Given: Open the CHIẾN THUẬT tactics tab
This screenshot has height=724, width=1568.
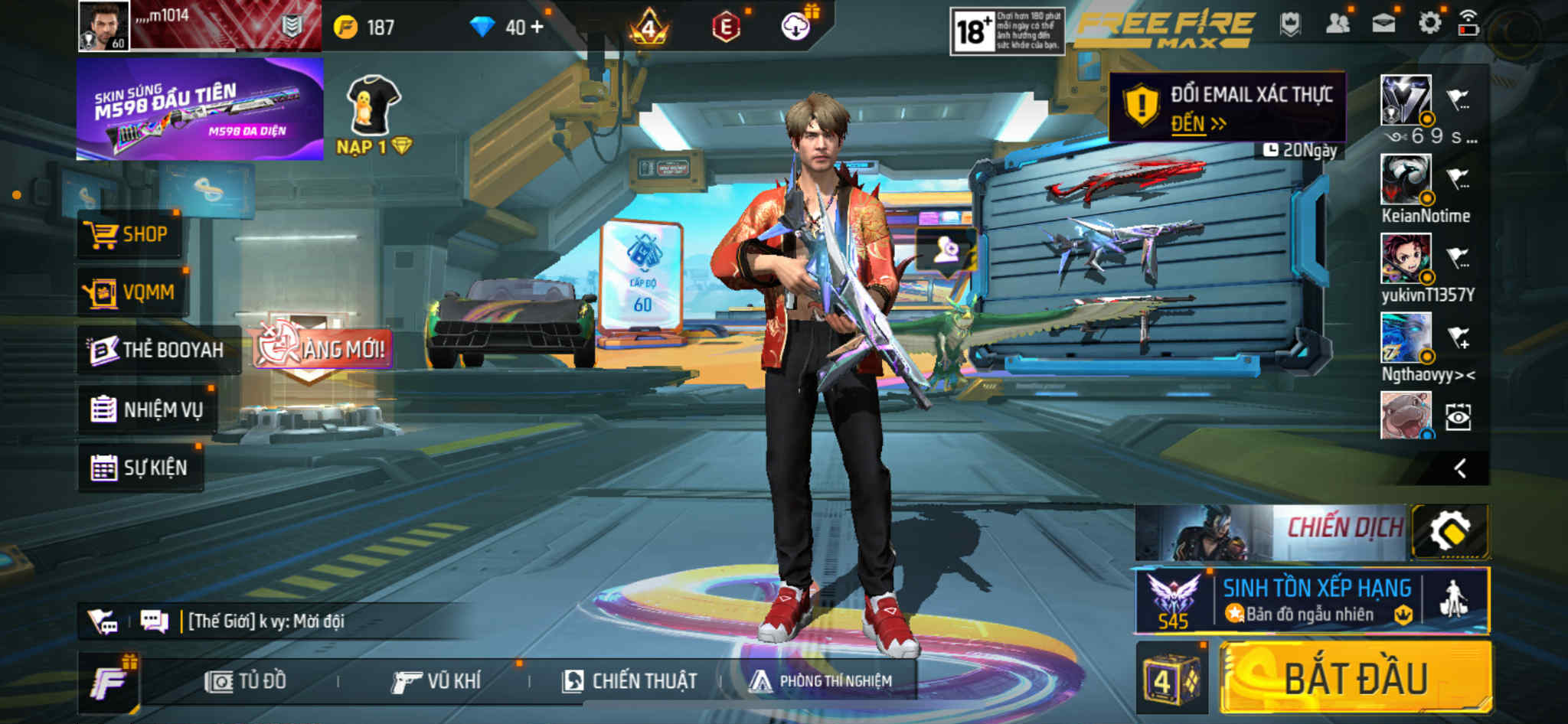Looking at the screenshot, I should point(629,681).
